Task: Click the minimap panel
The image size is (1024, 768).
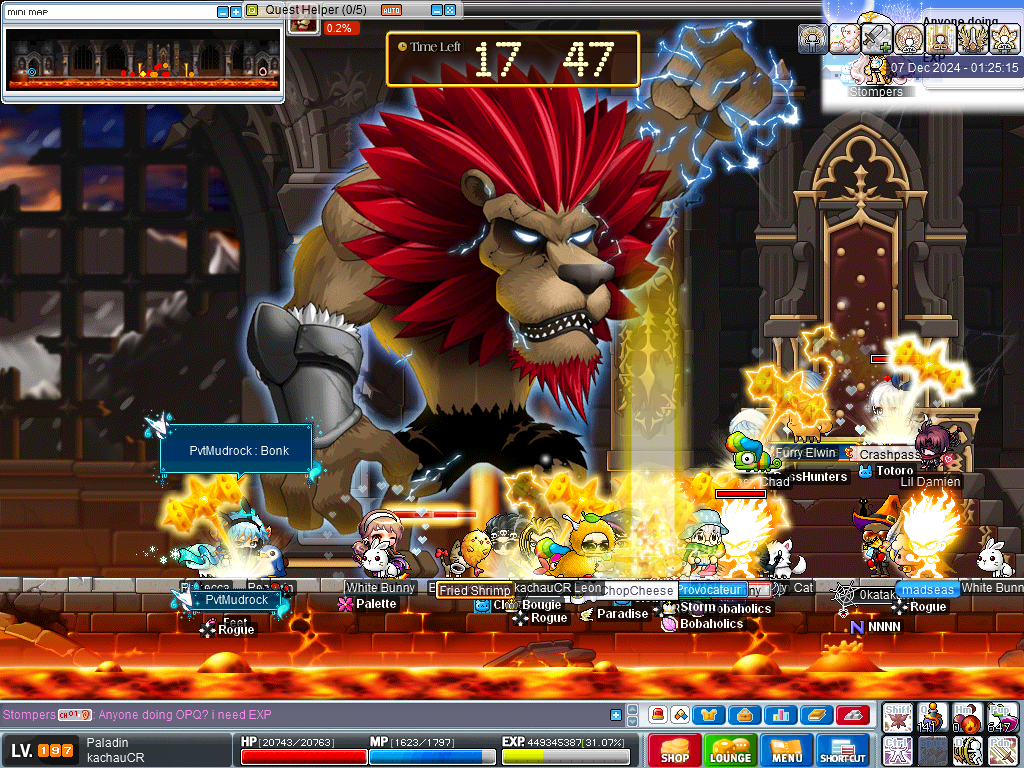Action: pyautogui.click(x=142, y=59)
